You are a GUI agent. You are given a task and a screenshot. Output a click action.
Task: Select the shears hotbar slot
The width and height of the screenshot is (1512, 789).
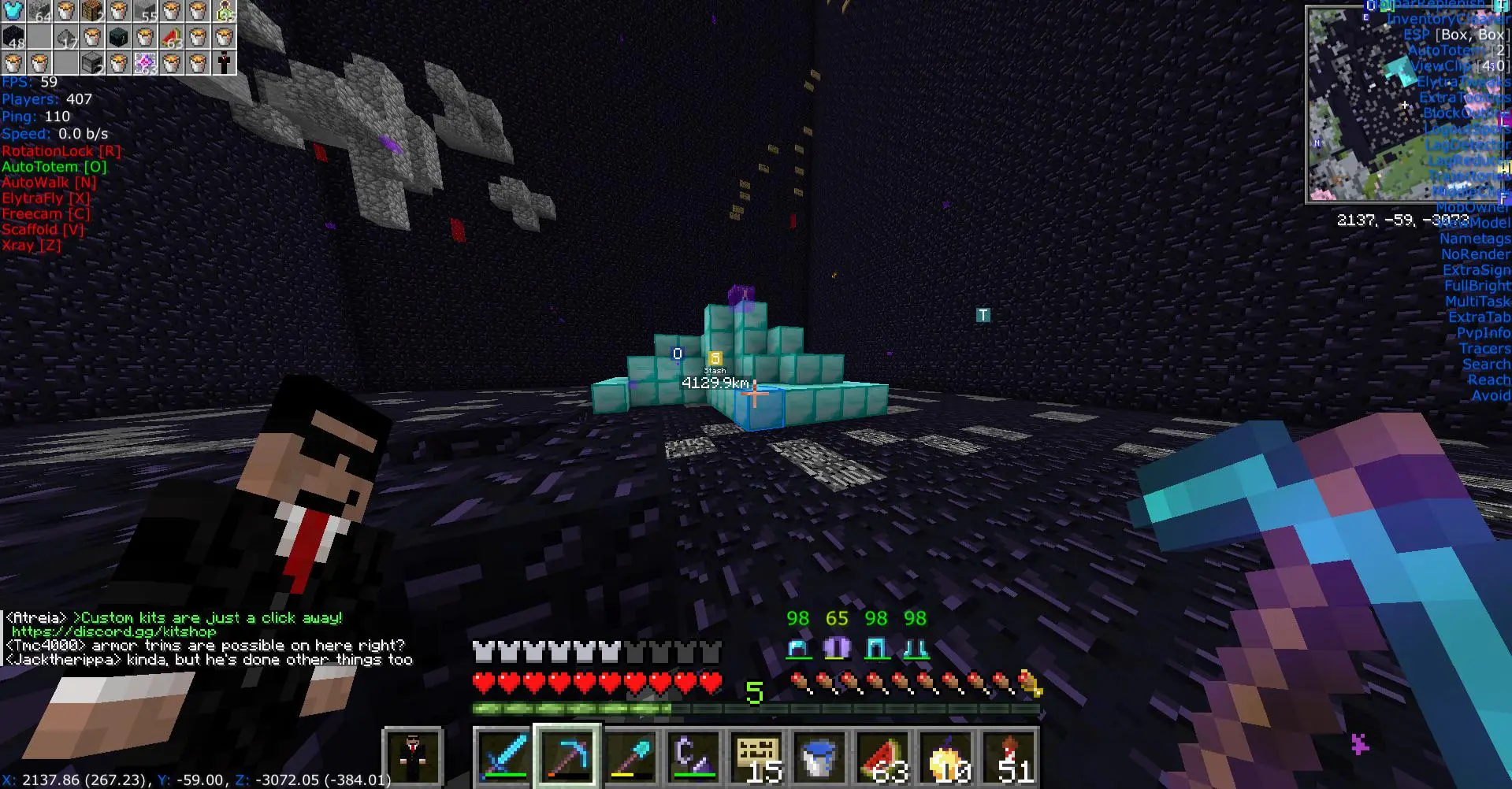[693, 754]
